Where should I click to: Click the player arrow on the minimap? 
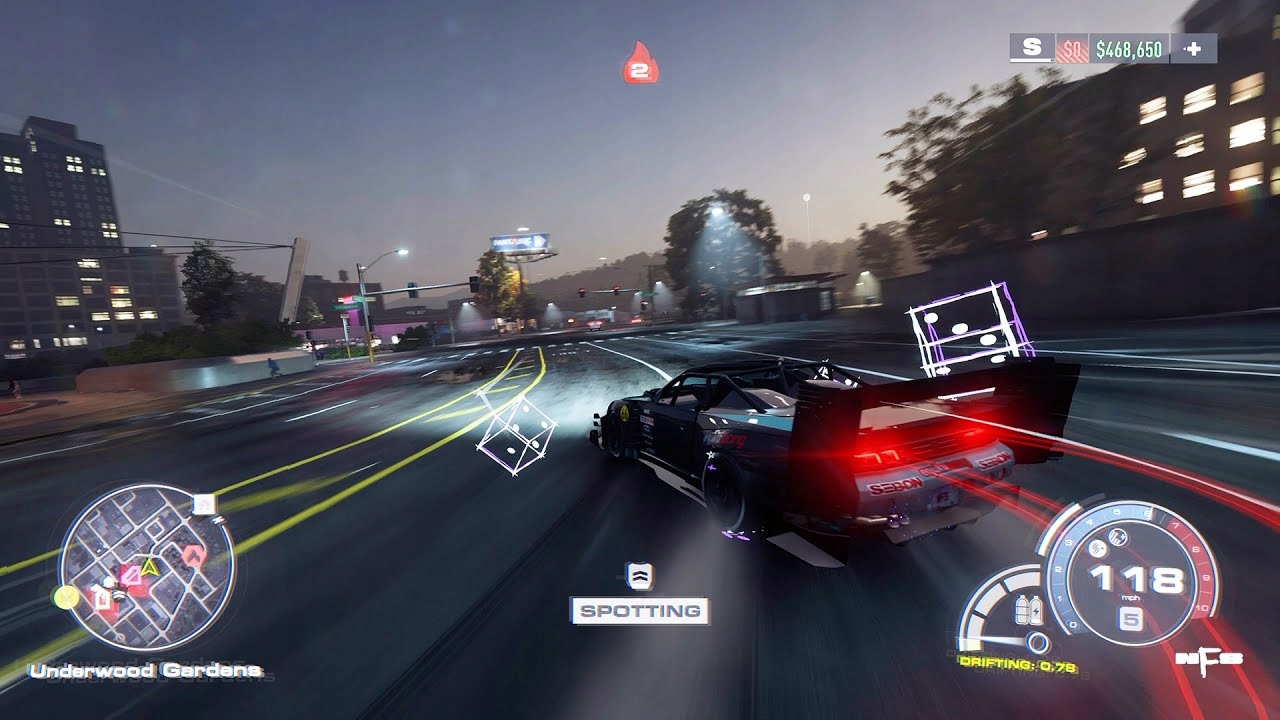coord(148,568)
